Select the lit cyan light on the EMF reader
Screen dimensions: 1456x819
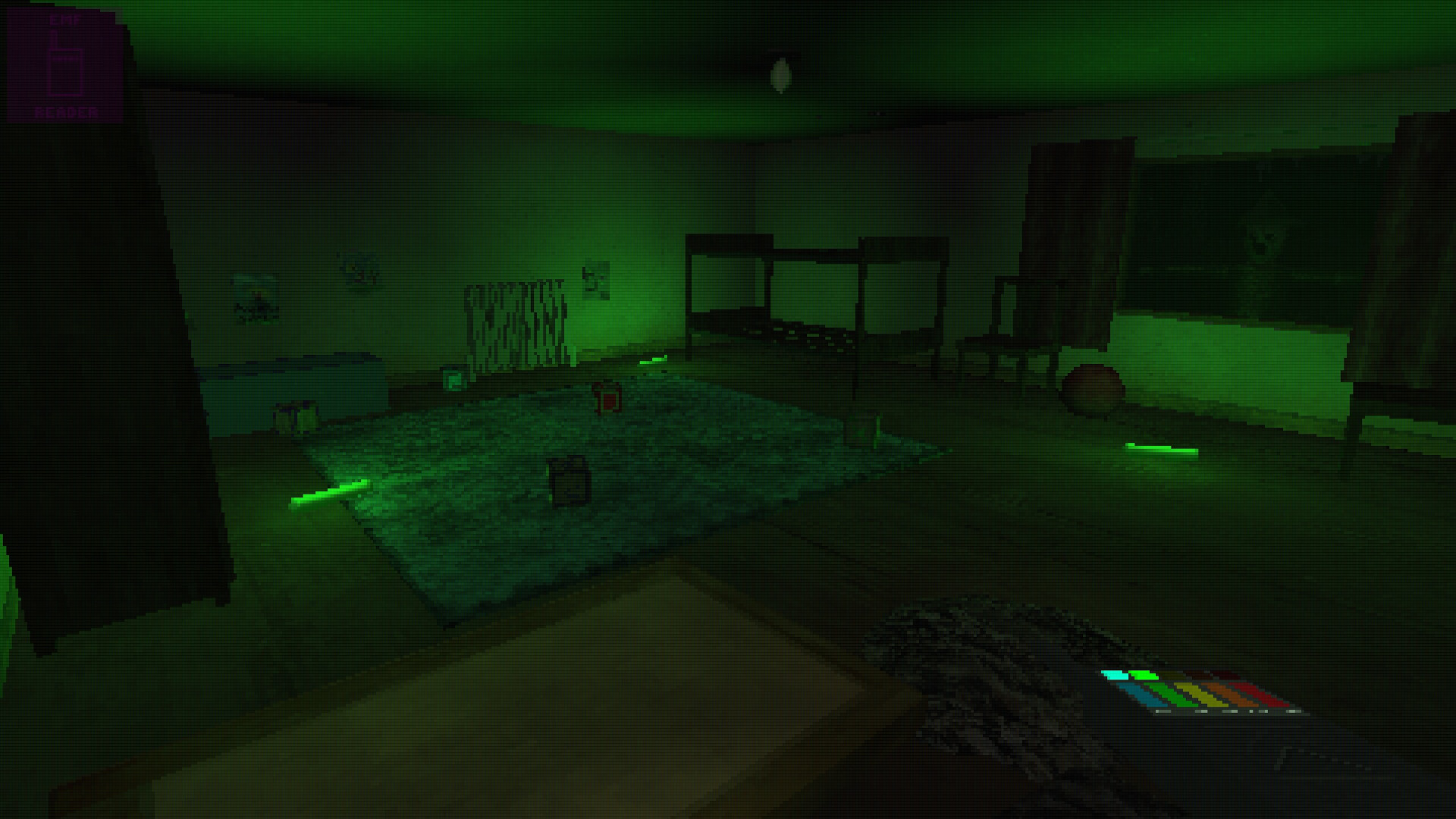[x=1115, y=673]
